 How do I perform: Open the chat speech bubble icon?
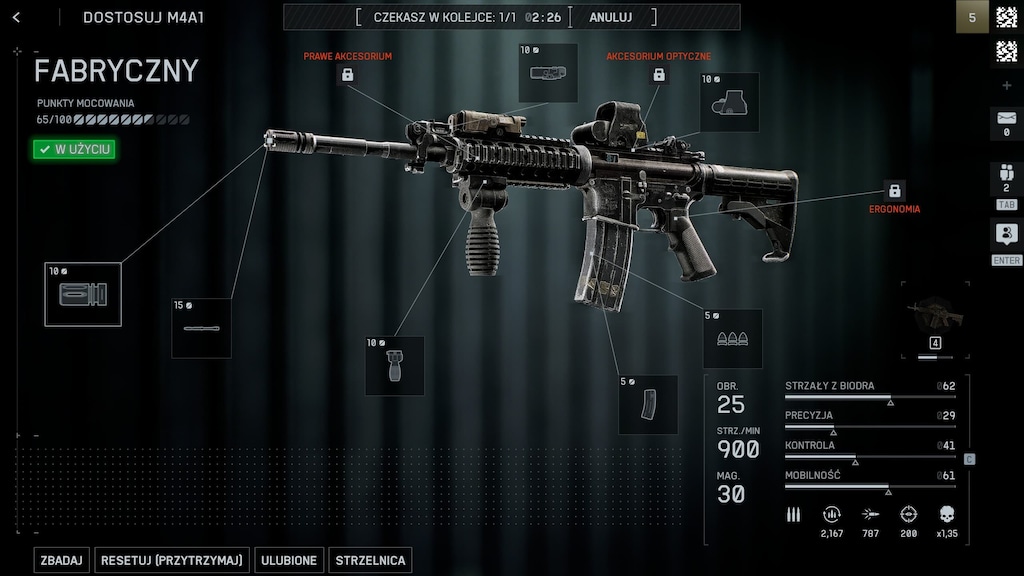pos(1006,235)
